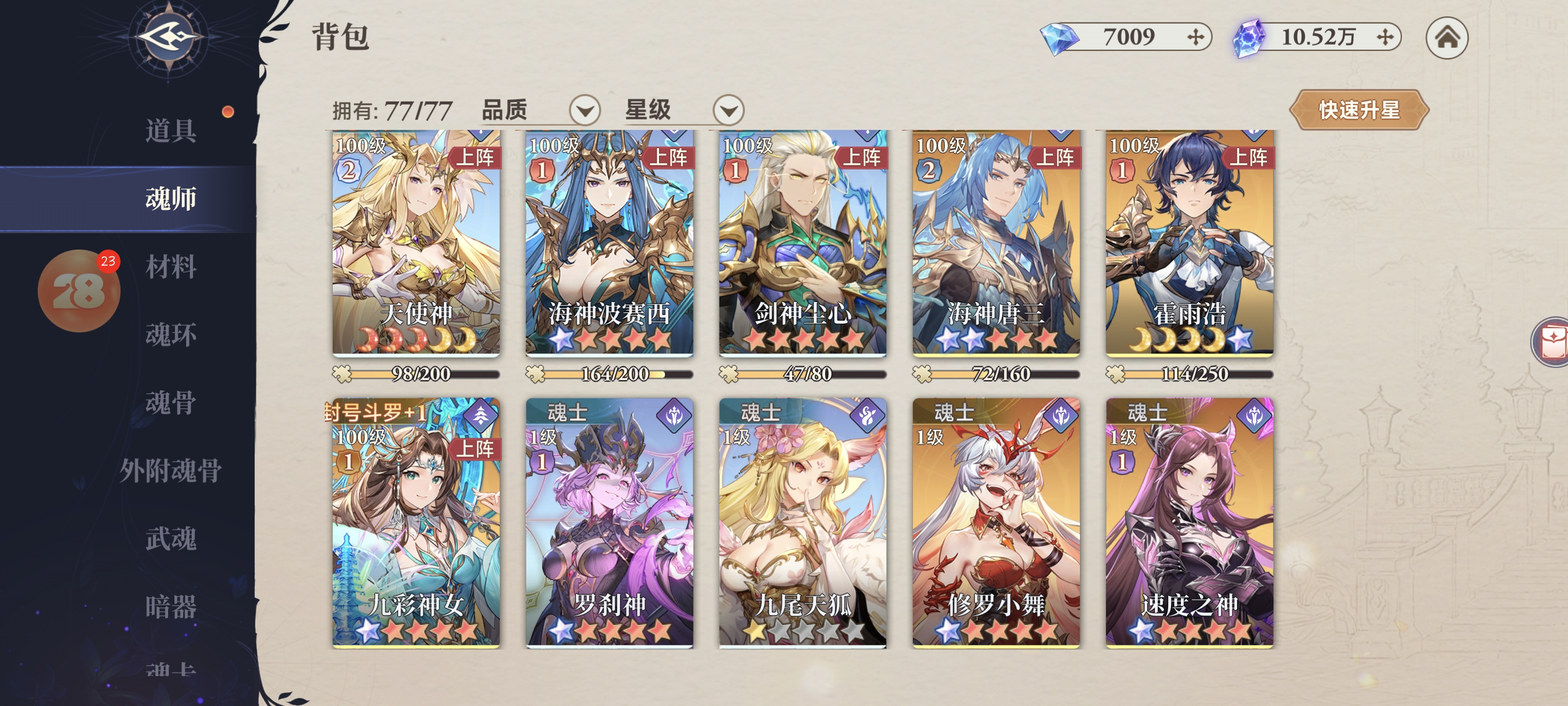
Task: Switch to the 材料 materials tab
Action: tap(171, 267)
